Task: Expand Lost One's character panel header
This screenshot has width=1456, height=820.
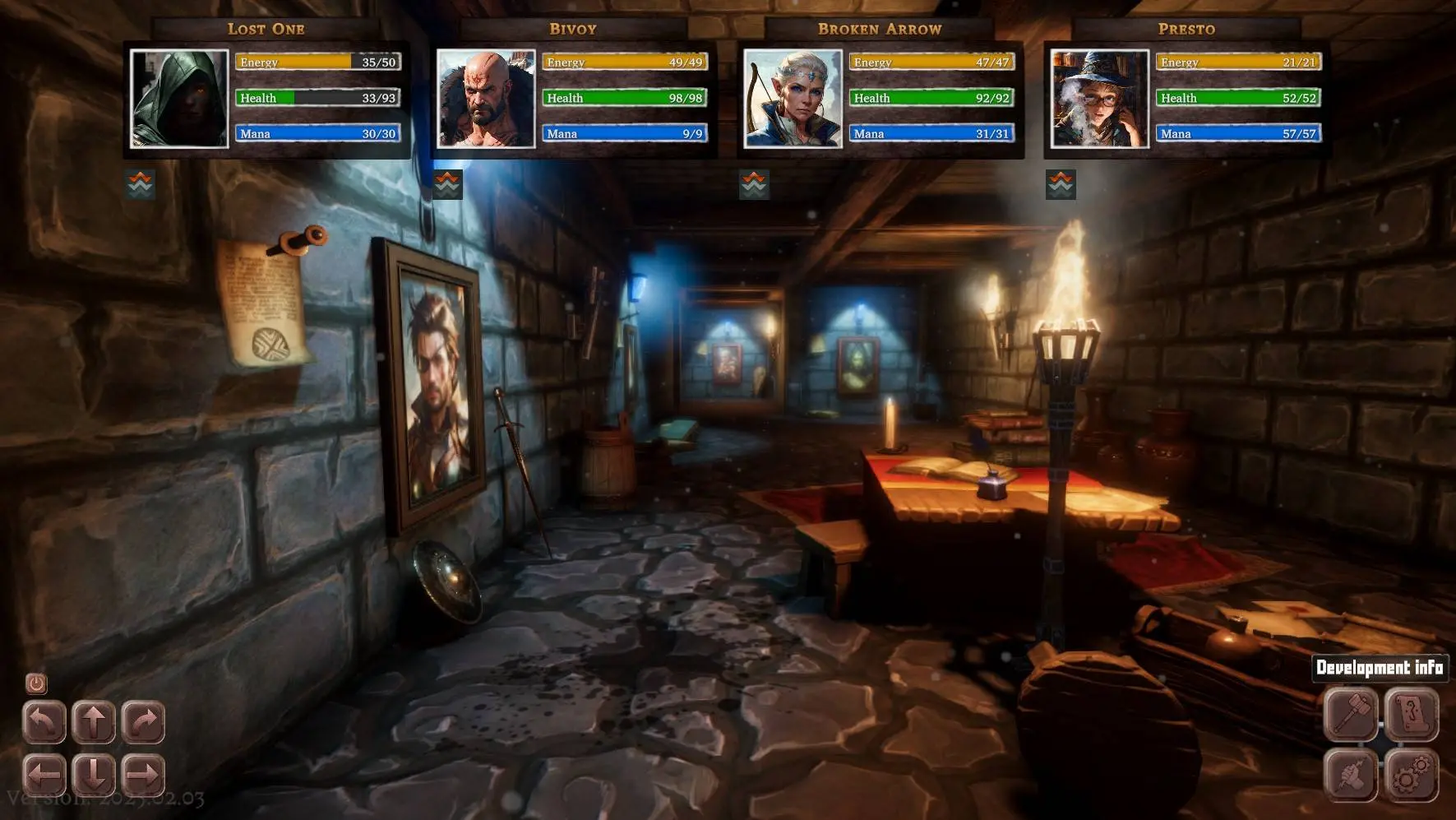Action: (265, 28)
